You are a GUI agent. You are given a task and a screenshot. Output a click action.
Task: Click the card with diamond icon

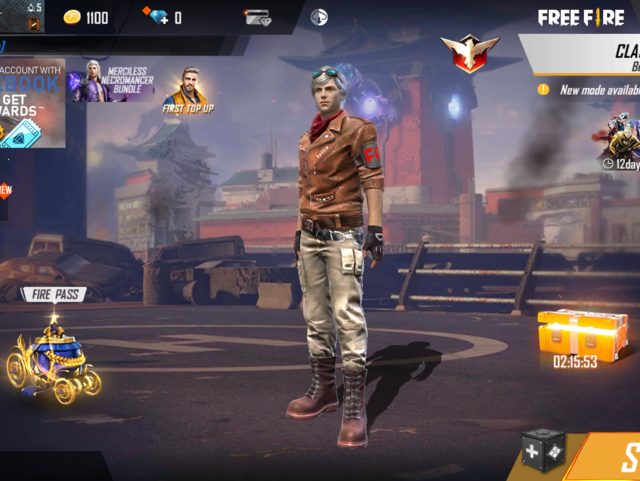pyautogui.click(x=257, y=17)
